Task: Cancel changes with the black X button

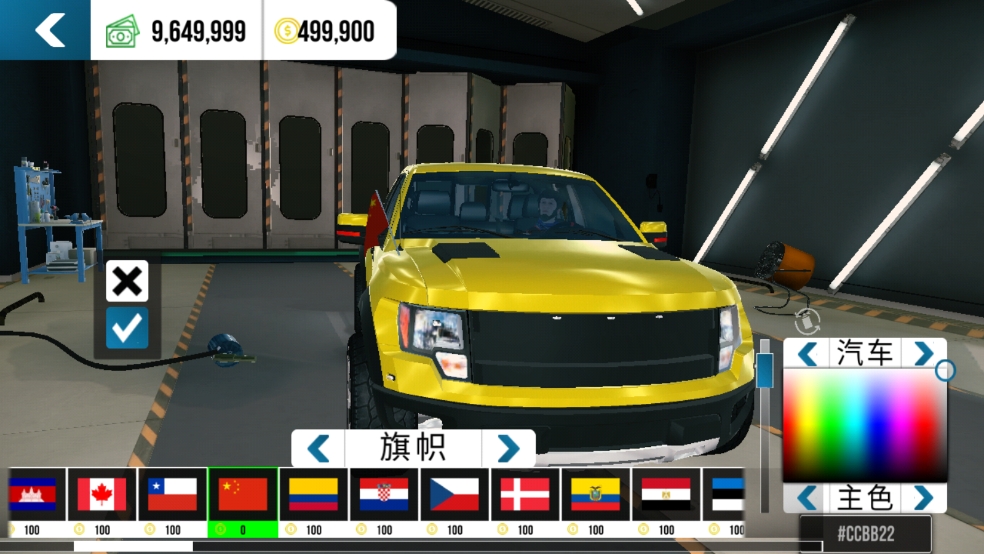Action: [x=127, y=281]
